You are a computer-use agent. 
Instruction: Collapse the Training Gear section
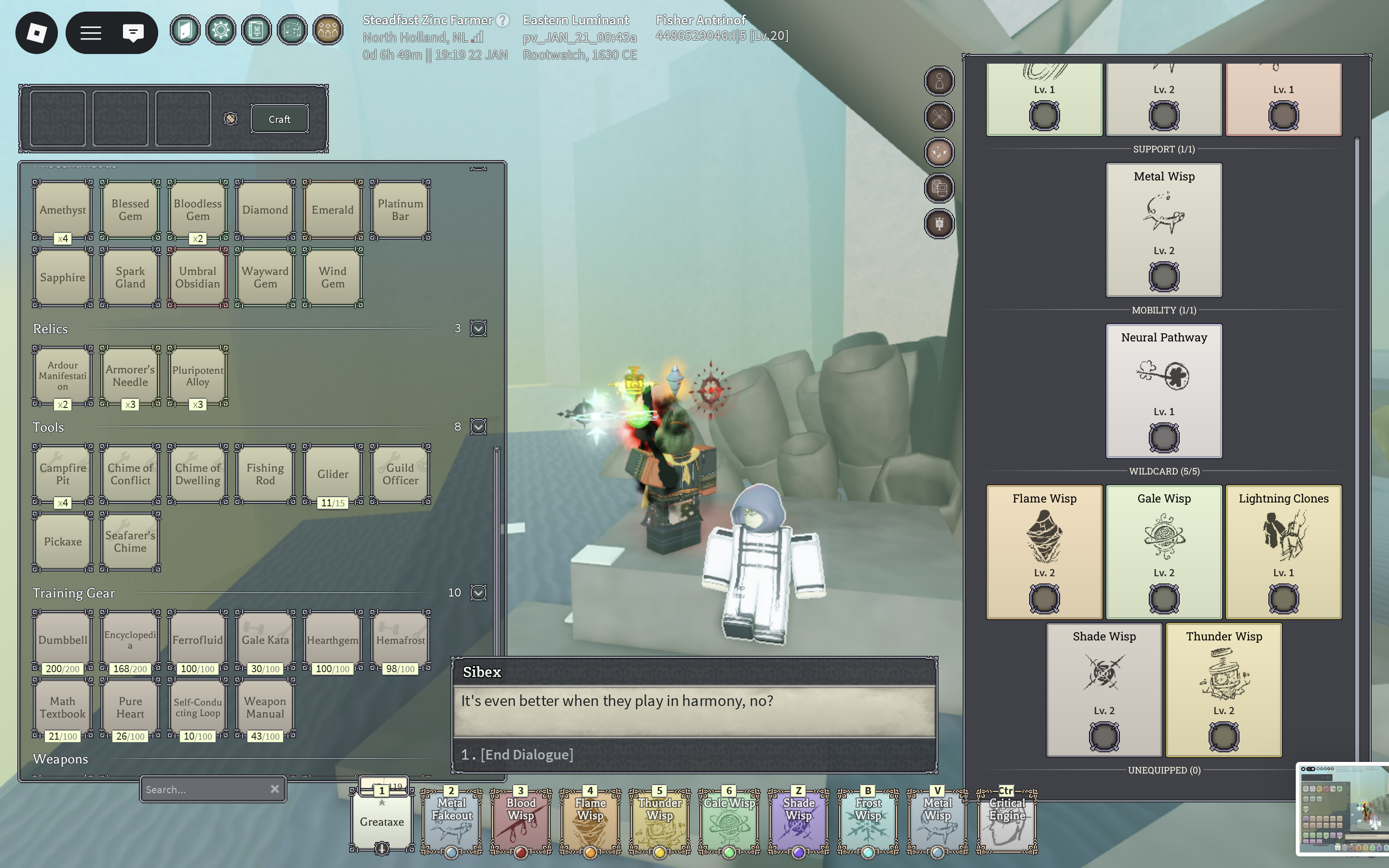(x=478, y=593)
